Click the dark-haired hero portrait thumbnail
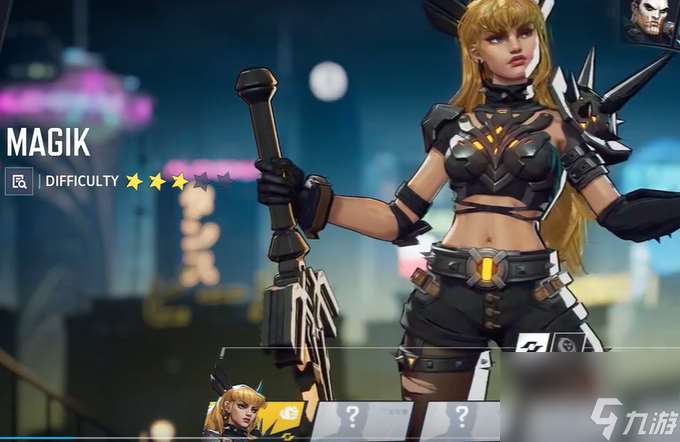680x442 pixels. (x=651, y=20)
